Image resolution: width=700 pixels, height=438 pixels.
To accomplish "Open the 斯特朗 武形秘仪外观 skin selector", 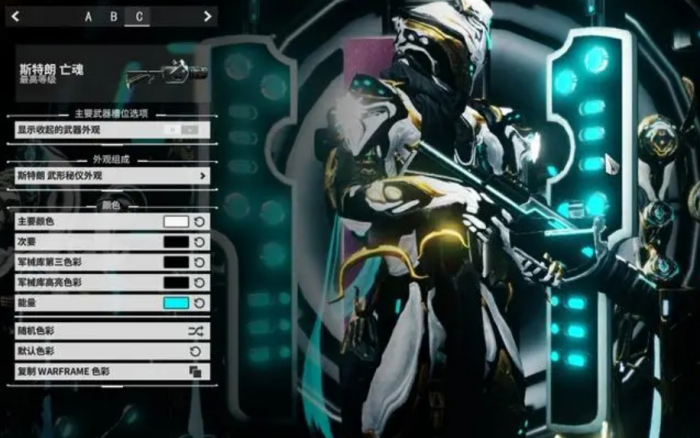I will (112, 176).
